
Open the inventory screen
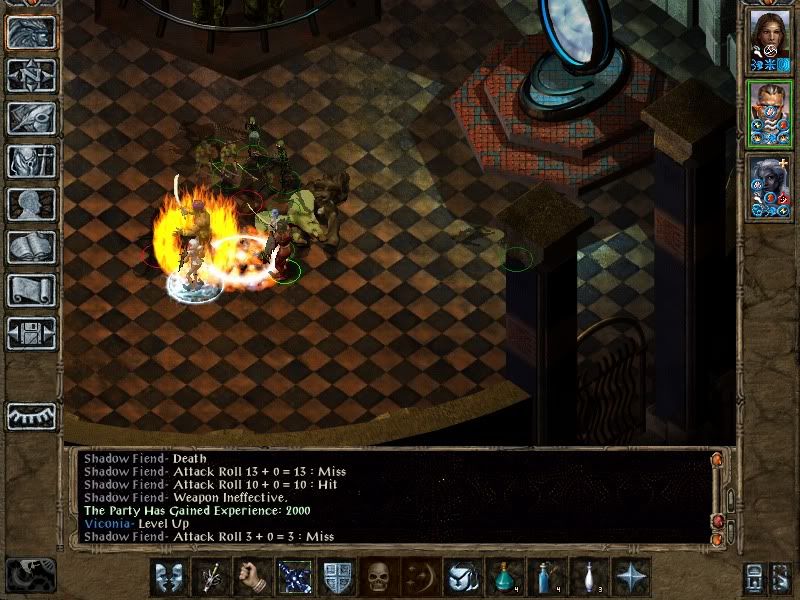tap(31, 161)
